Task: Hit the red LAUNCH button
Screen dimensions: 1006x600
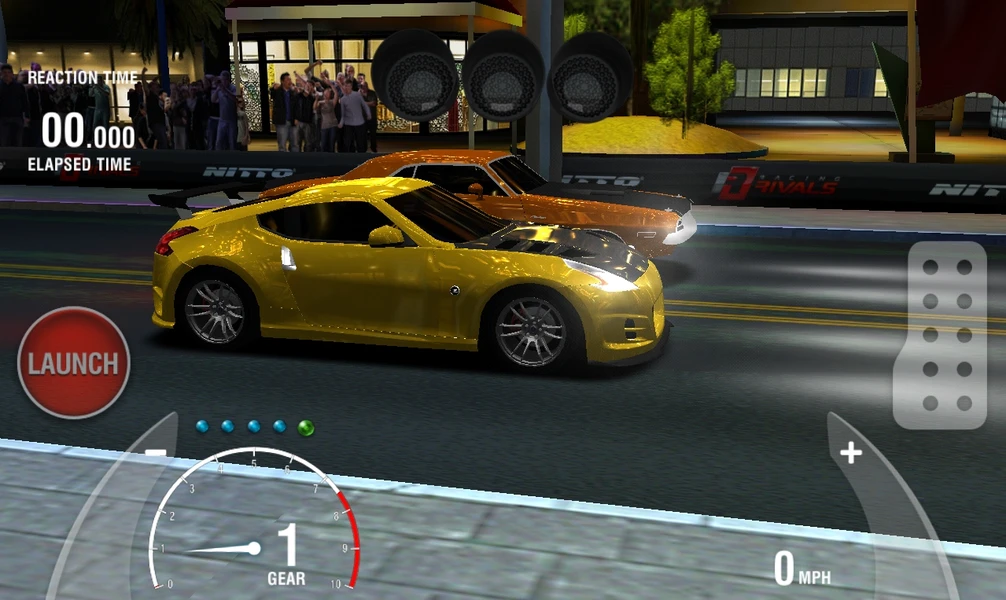Action: point(73,363)
